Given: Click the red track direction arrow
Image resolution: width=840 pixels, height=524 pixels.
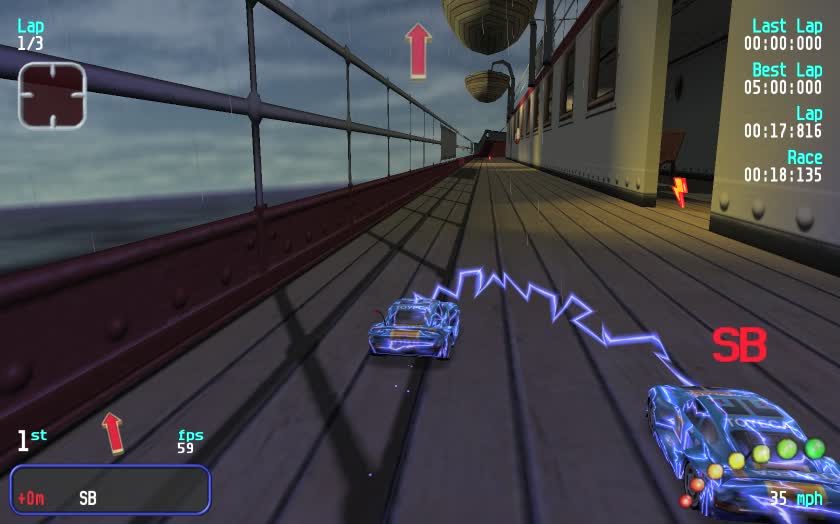Looking at the screenshot, I should [417, 50].
